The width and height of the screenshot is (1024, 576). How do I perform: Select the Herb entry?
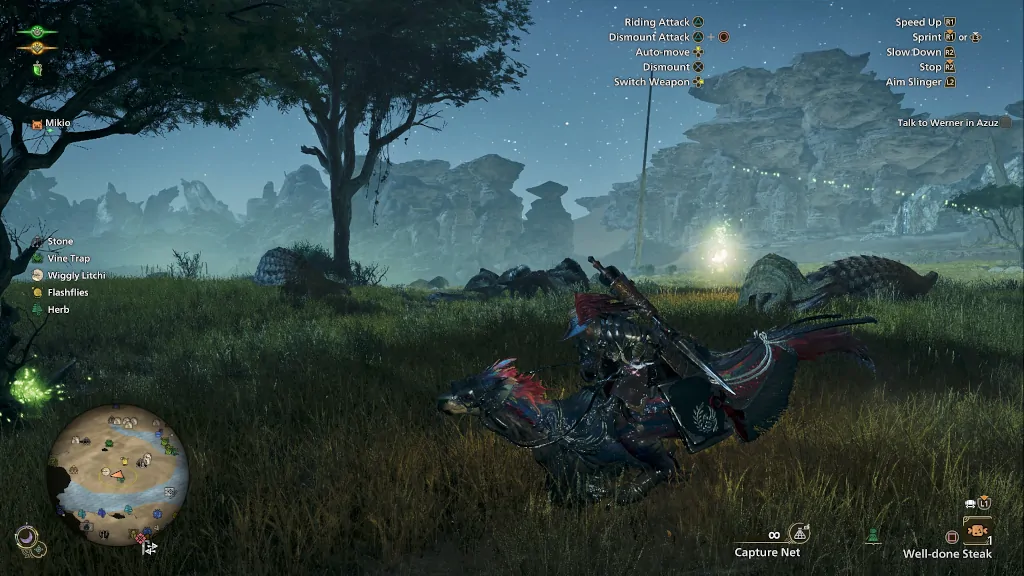point(58,309)
